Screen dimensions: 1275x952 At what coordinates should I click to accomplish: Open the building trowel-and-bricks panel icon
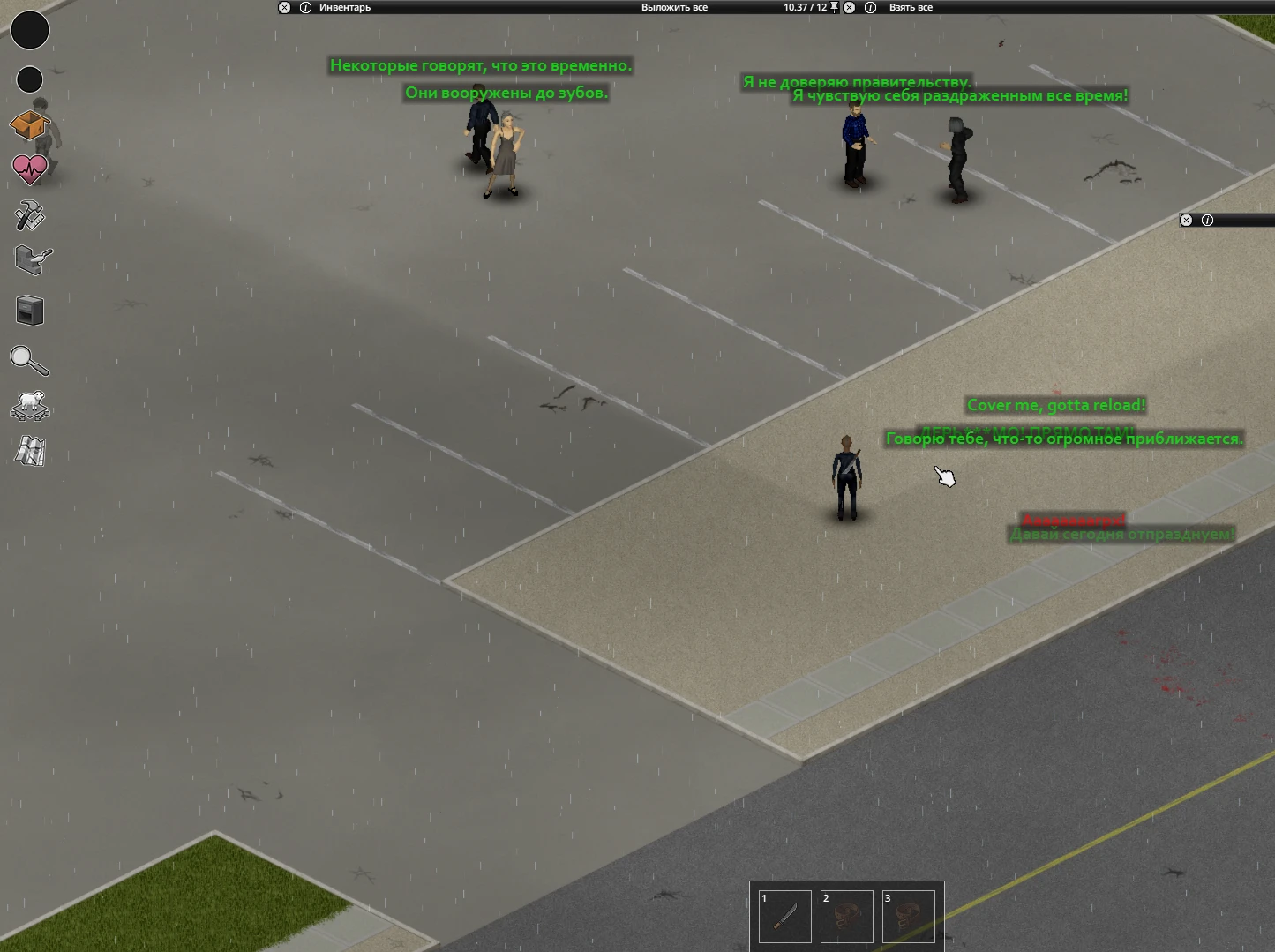coord(30,260)
